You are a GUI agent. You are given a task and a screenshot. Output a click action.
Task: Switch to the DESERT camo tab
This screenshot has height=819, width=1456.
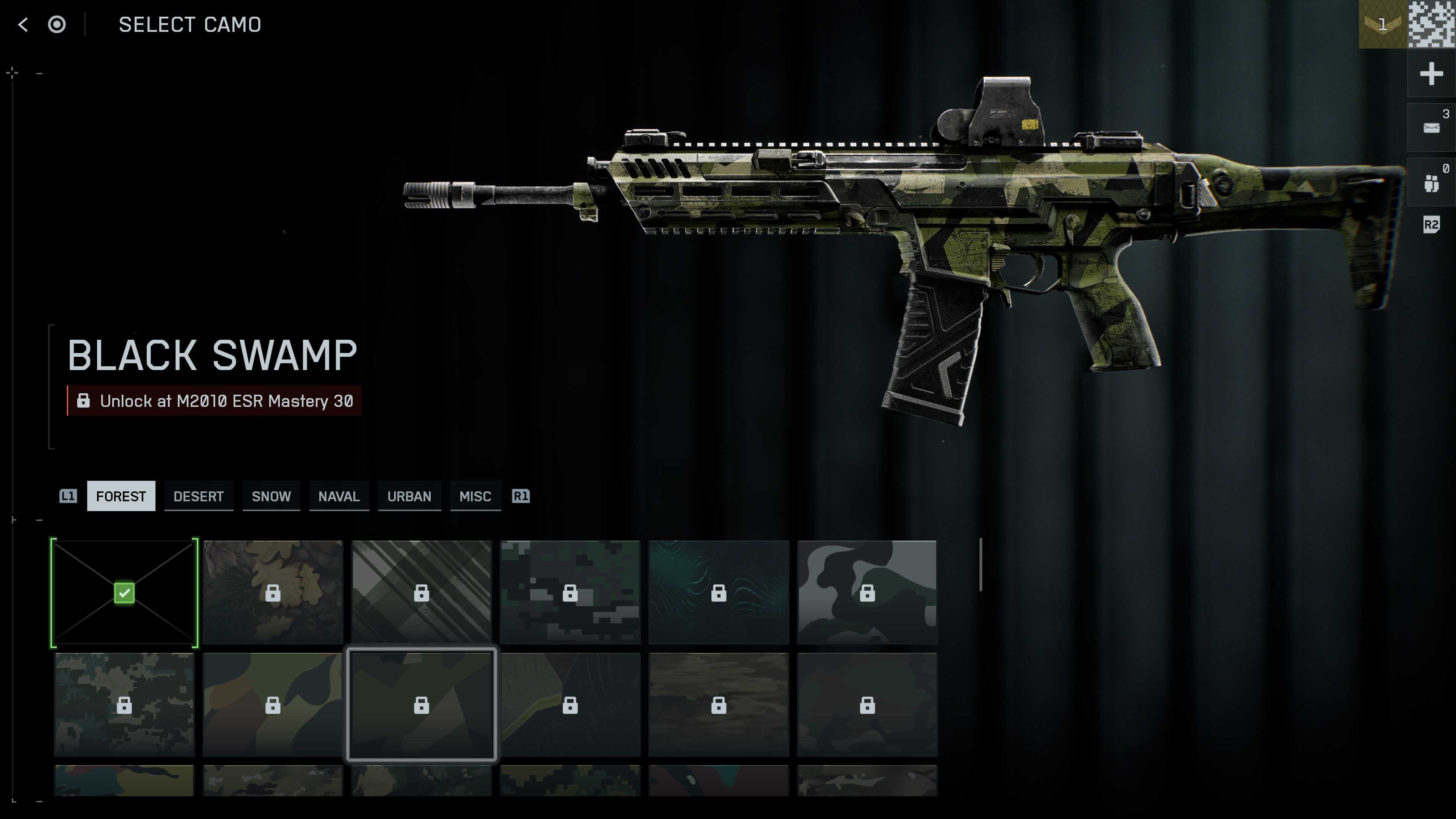coord(198,496)
